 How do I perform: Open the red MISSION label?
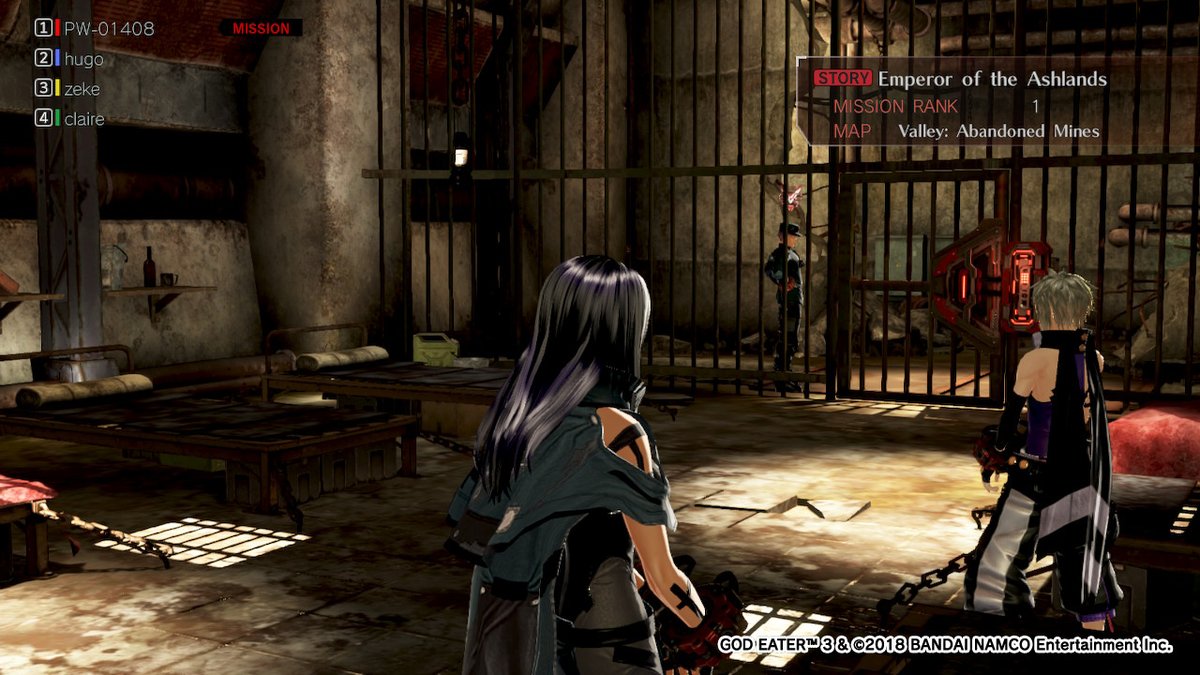pos(260,29)
